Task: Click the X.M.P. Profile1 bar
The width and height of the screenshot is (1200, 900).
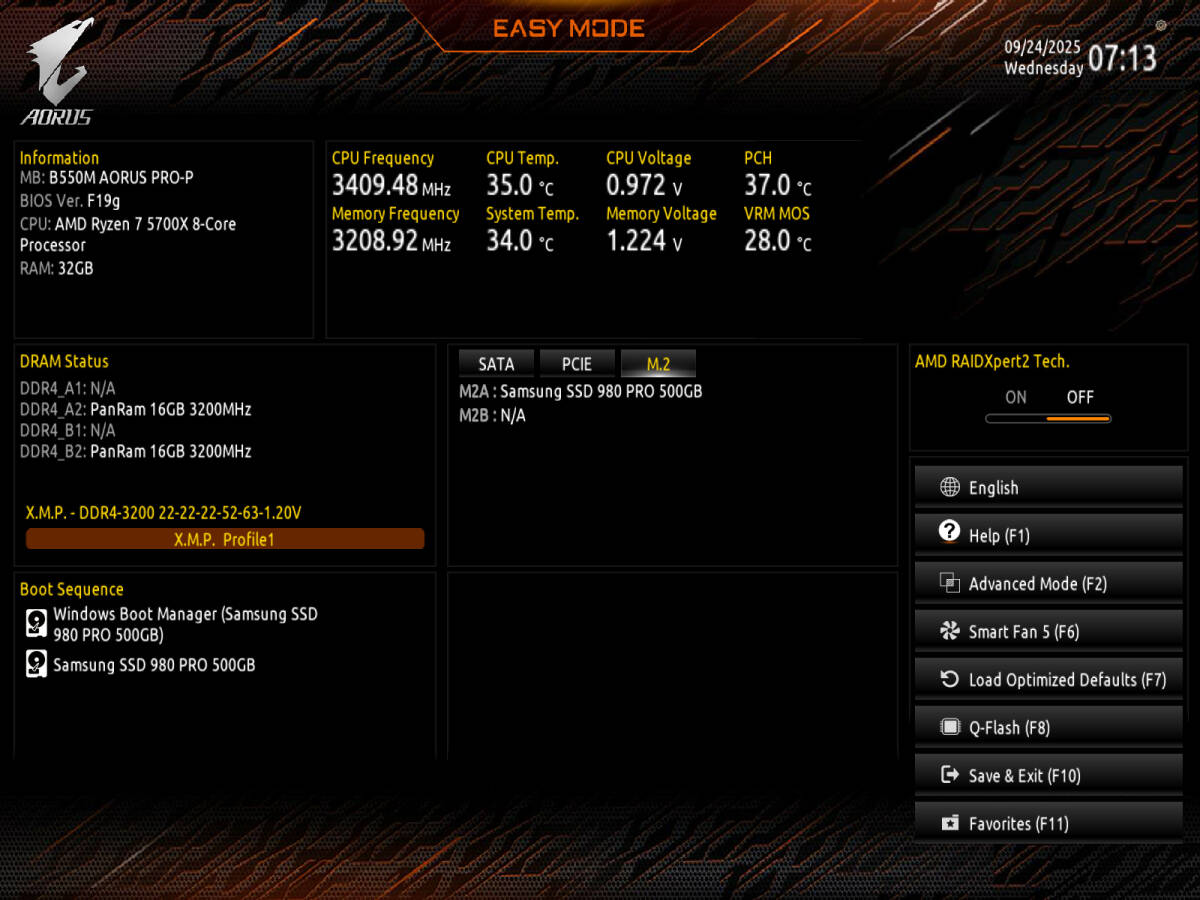Action: click(x=225, y=539)
